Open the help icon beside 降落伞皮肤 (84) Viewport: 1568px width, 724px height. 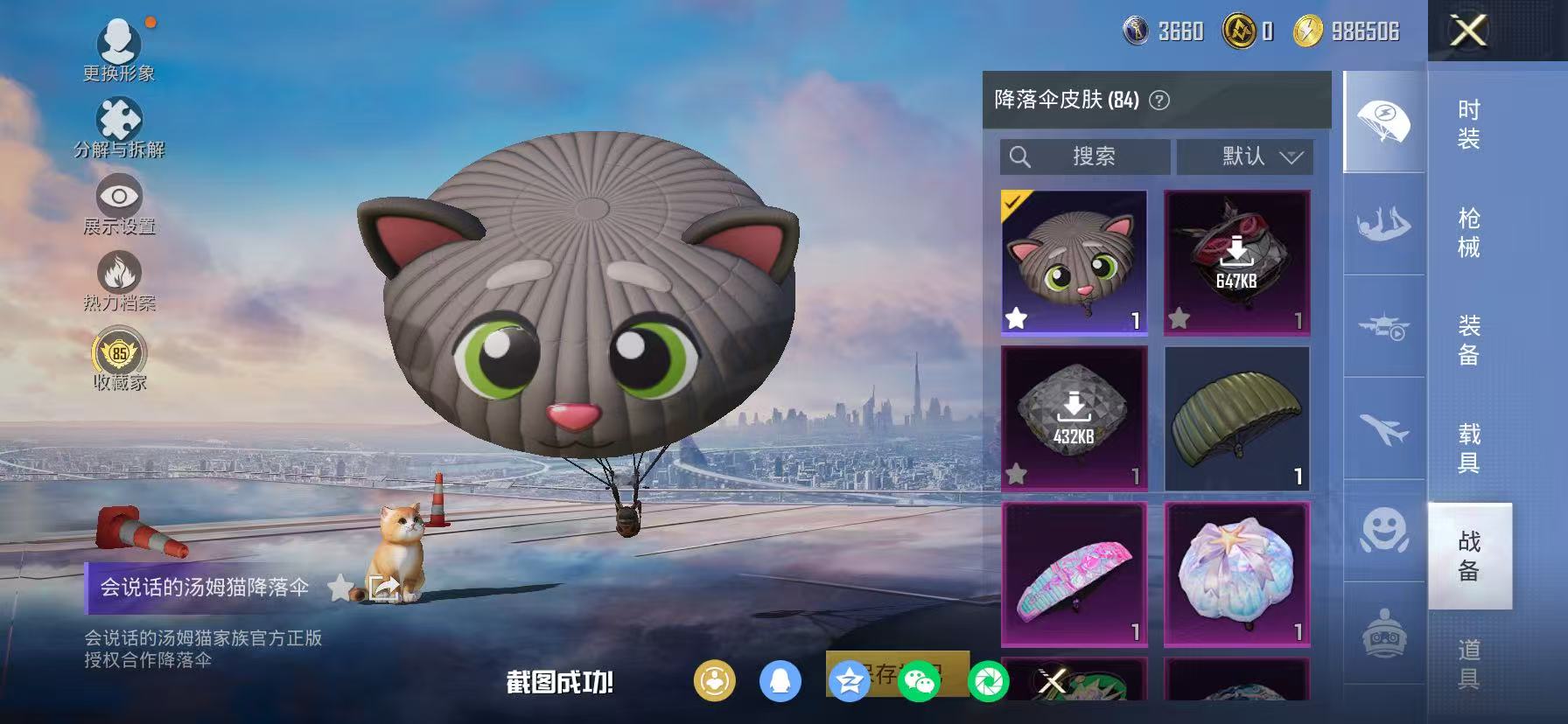[1158, 100]
